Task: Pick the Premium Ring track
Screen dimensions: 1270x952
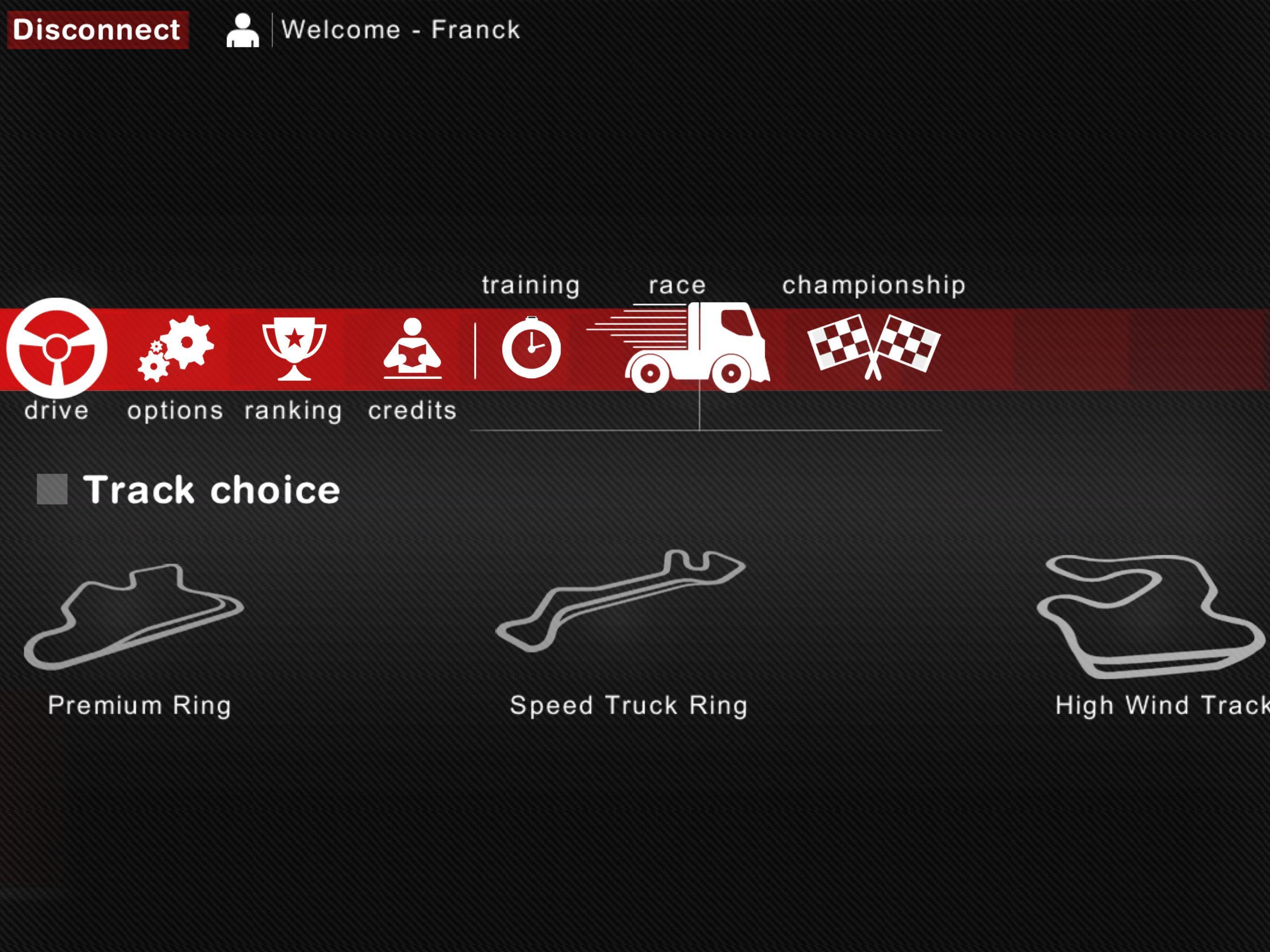Action: [135, 617]
